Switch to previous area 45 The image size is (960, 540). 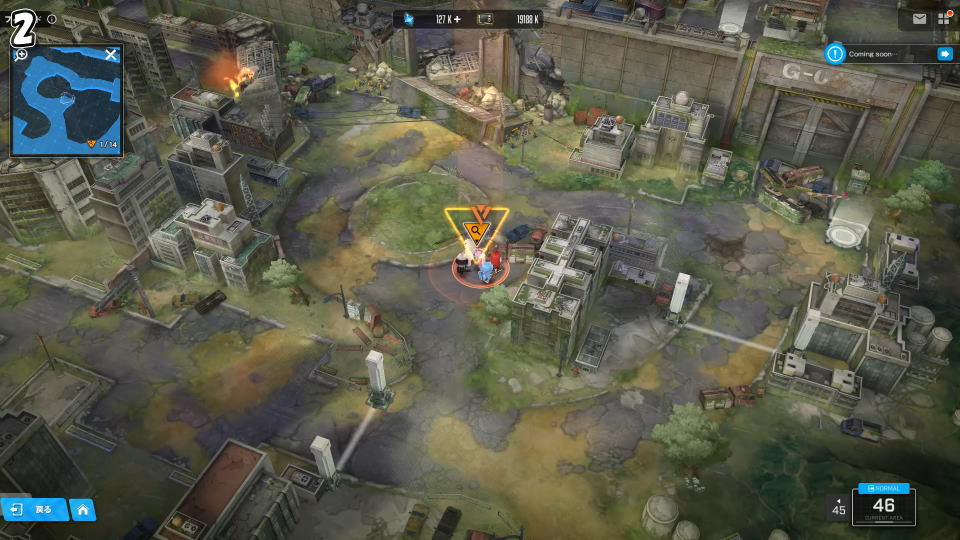coord(838,507)
